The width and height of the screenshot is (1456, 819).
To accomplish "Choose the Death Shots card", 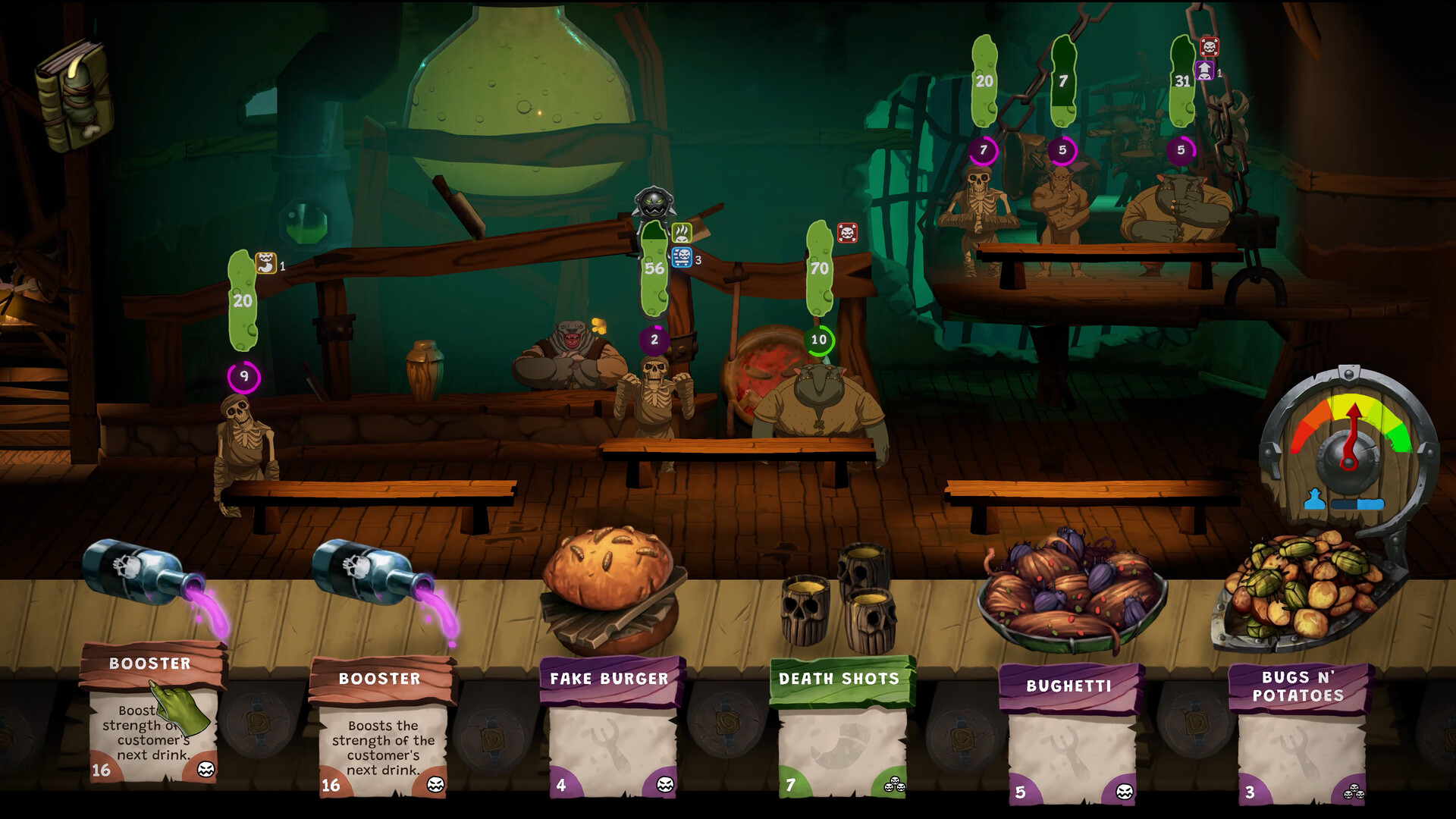I will tap(841, 728).
